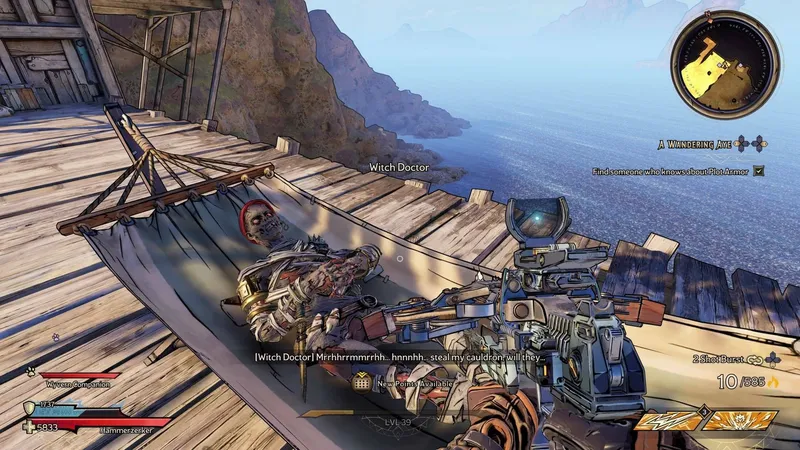The height and width of the screenshot is (450, 800).
Task: Activate the lightning bolt spell slot
Action: [669, 422]
